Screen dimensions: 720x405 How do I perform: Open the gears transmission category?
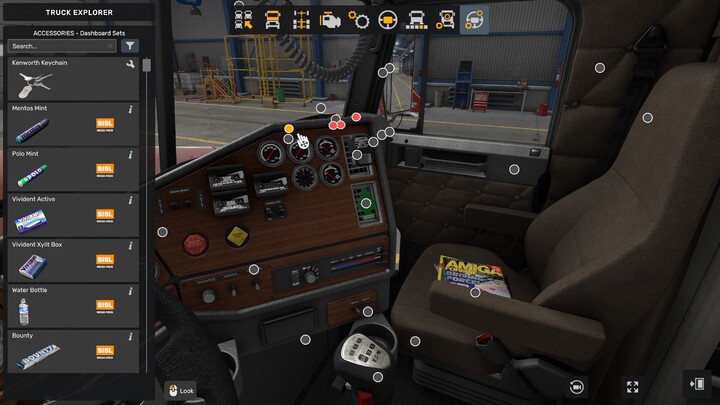tap(359, 20)
